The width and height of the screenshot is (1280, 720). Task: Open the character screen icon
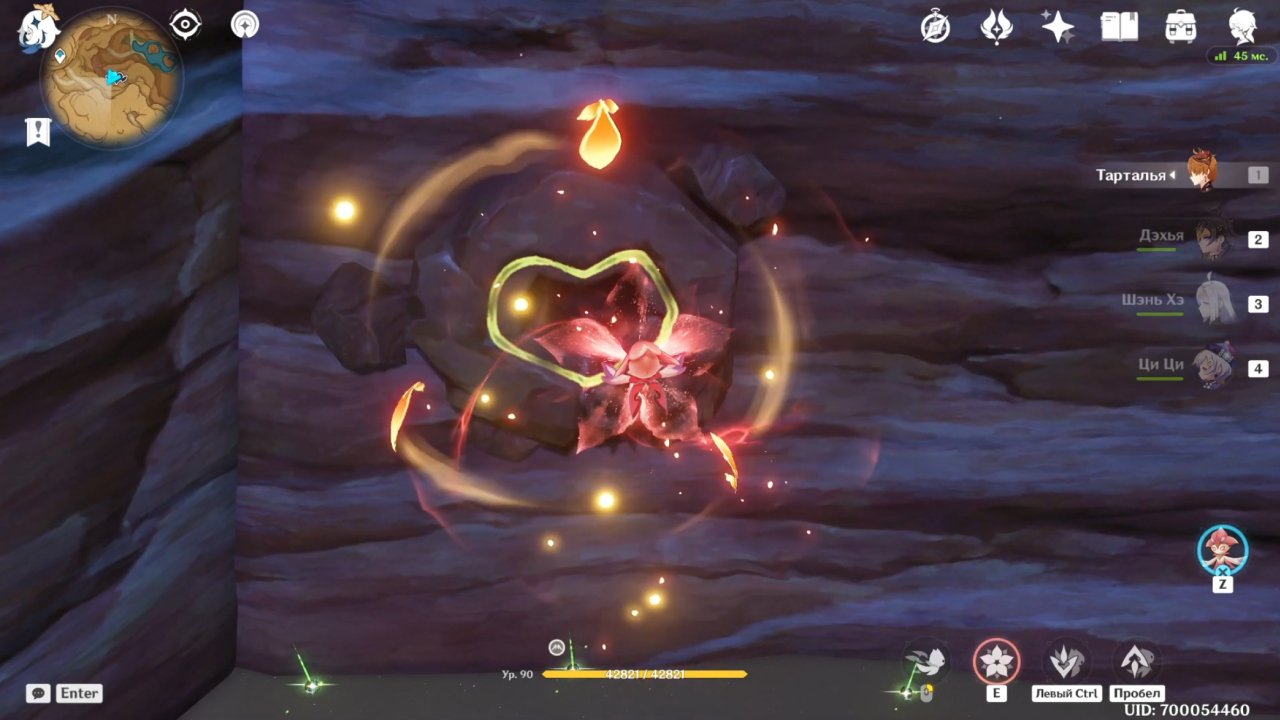pos(1242,27)
